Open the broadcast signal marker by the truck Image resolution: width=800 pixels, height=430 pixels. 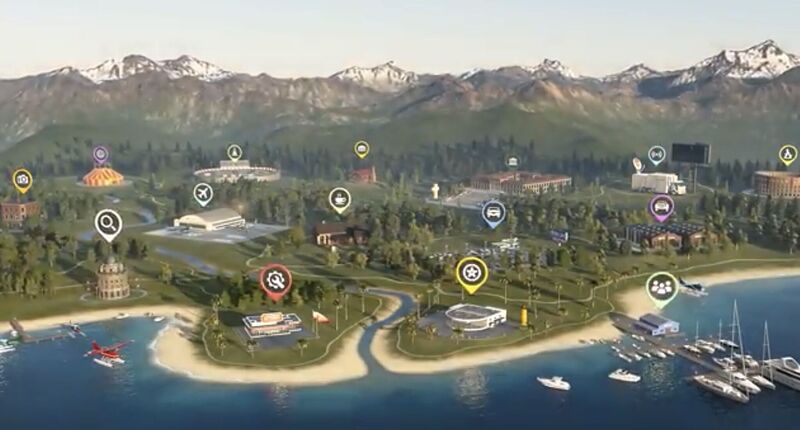click(656, 154)
